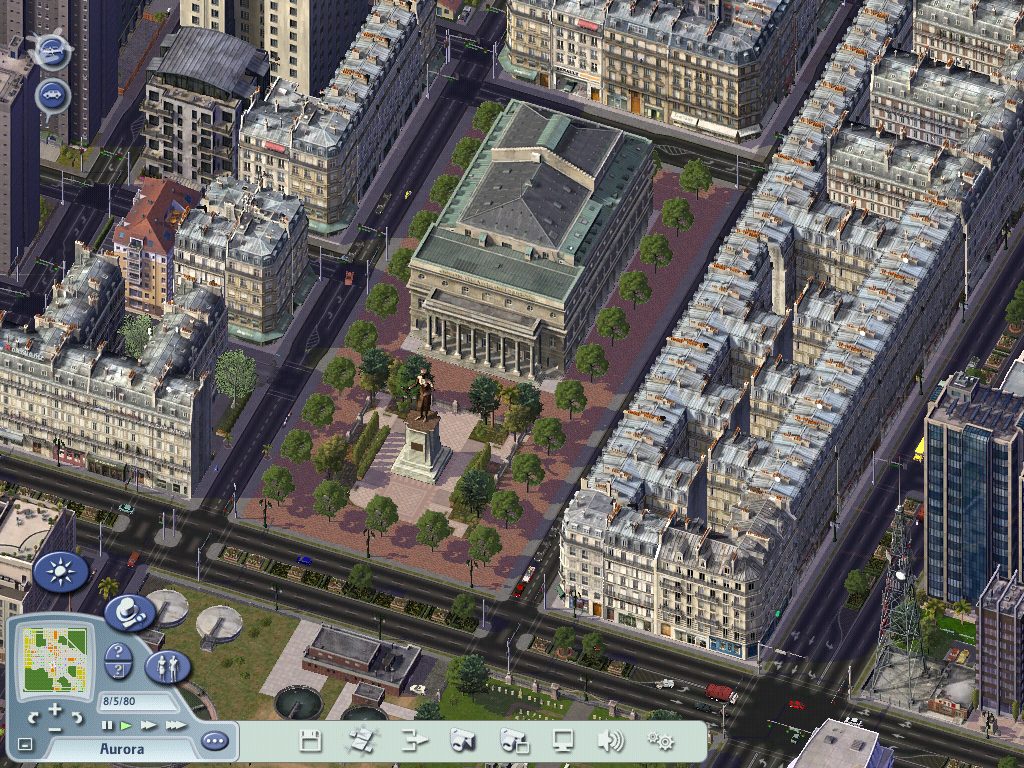1024x768 pixels.
Task: Open Mayor Mode top hat button
Action: pos(129,612)
